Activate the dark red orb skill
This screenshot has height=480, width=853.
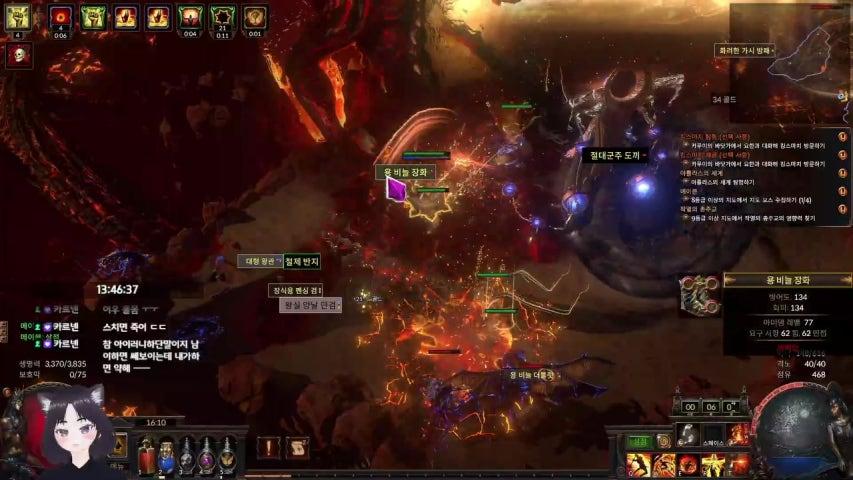pos(689,465)
